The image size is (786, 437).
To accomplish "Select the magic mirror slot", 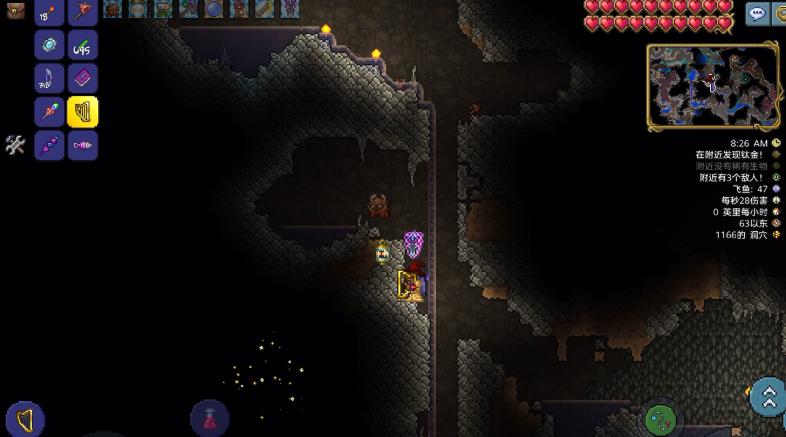I will pyautogui.click(x=48, y=44).
